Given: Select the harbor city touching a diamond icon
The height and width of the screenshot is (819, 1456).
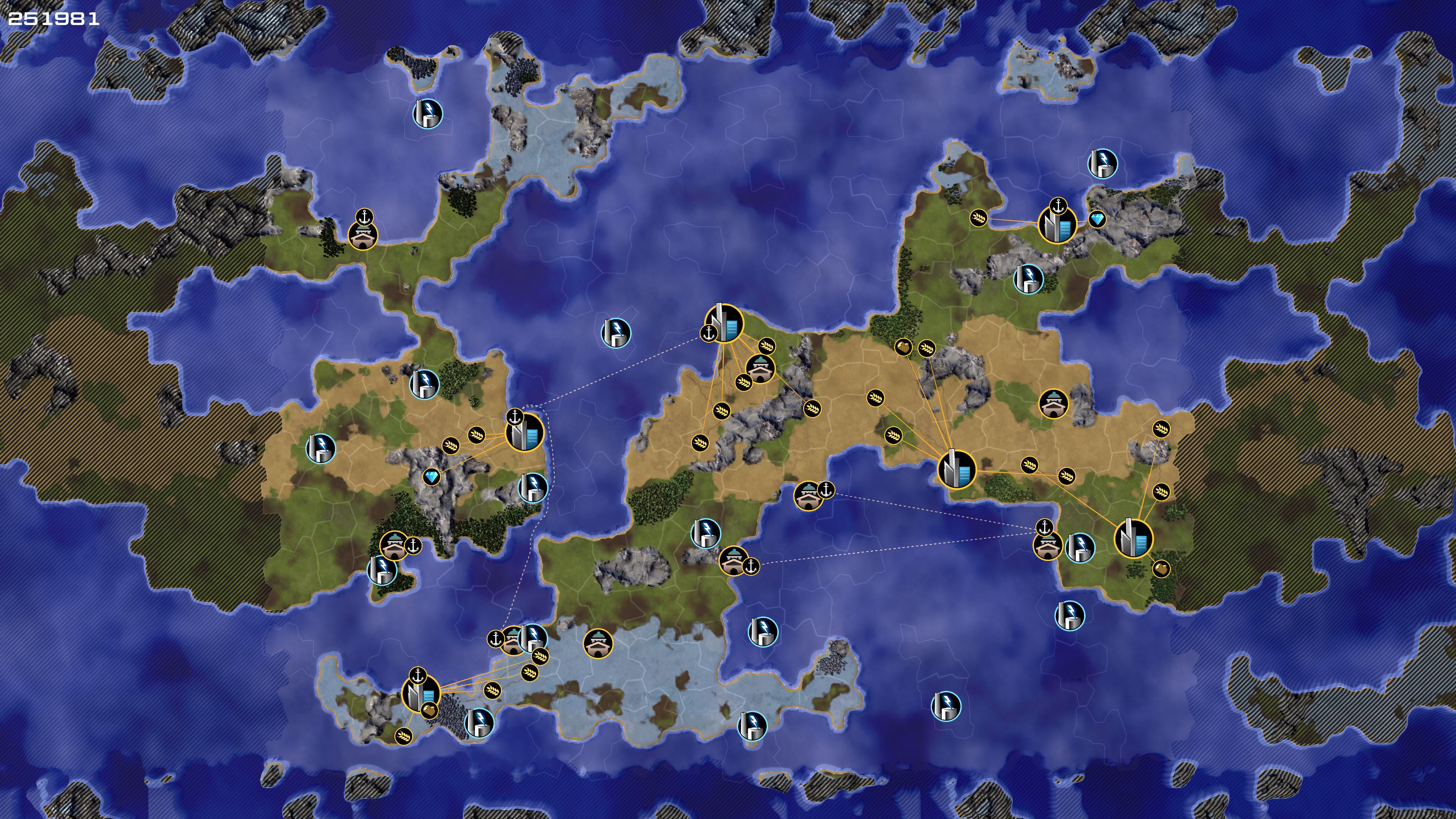Looking at the screenshot, I should (1057, 224).
